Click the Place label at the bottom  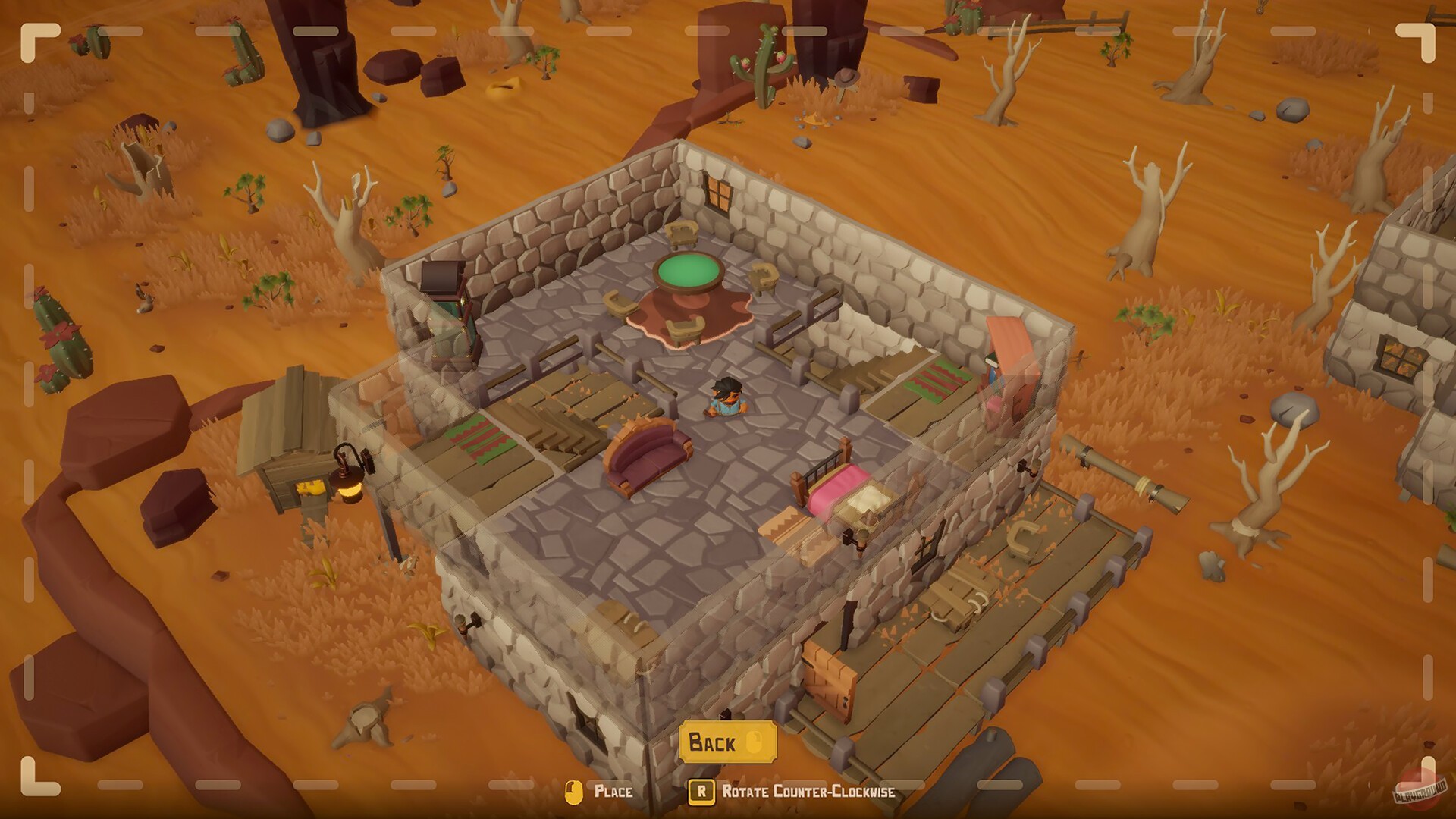click(x=614, y=793)
